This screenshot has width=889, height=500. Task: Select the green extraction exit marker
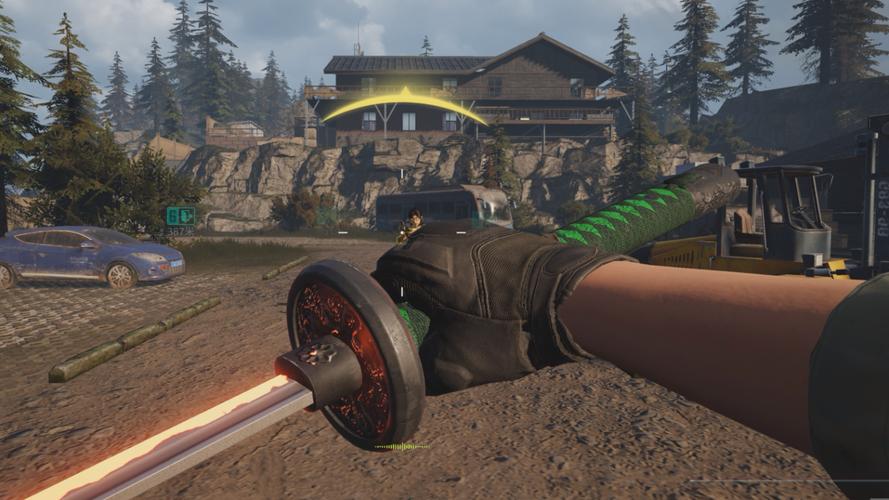coord(180,216)
